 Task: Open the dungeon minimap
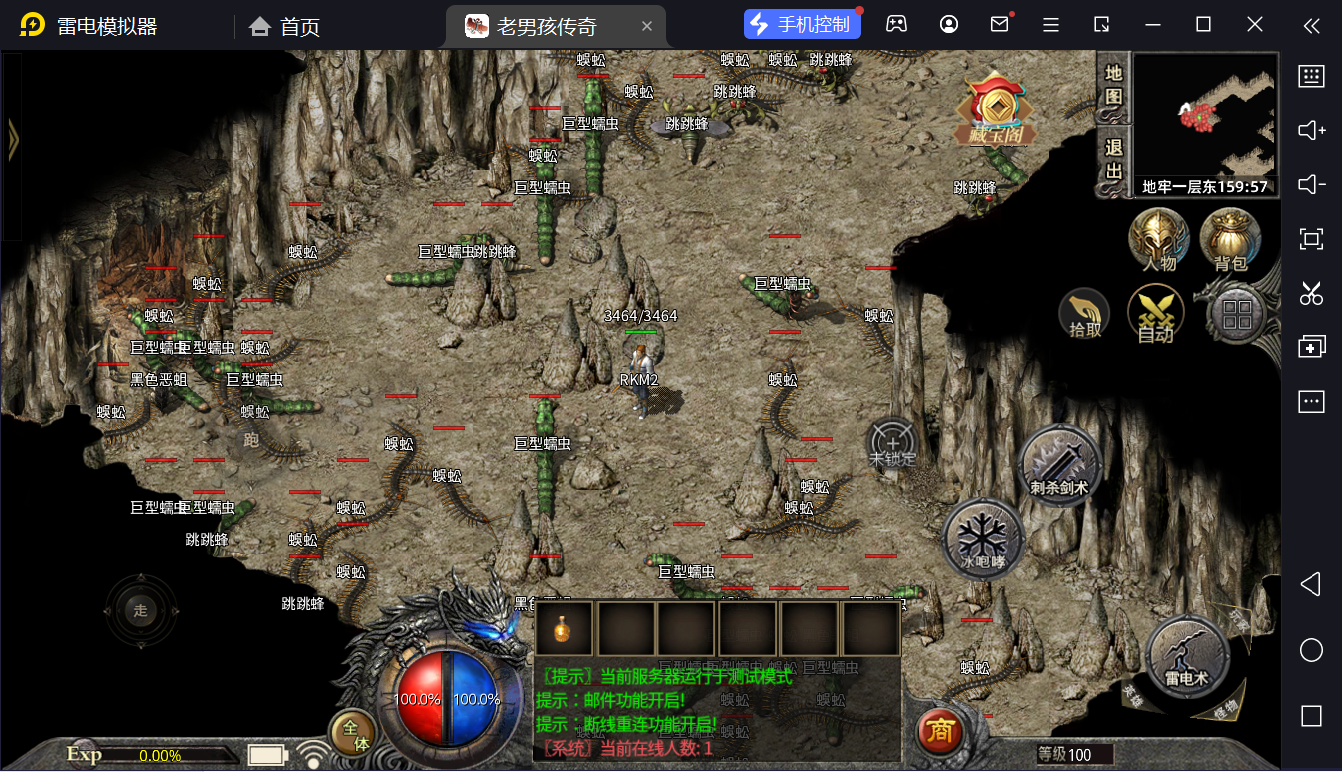pos(1206,116)
